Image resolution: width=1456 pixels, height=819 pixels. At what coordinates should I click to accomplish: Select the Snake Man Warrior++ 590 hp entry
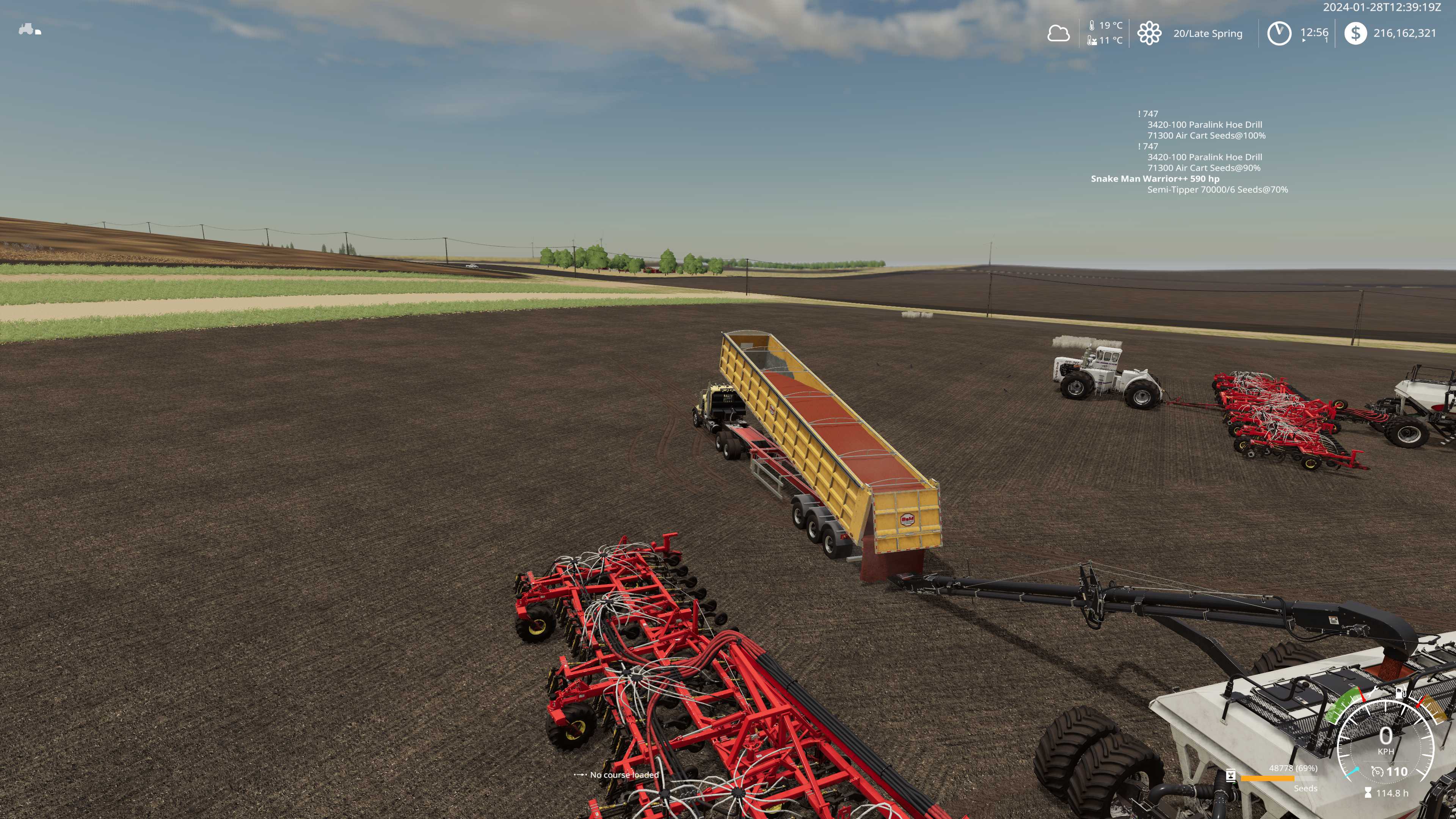tap(1155, 179)
